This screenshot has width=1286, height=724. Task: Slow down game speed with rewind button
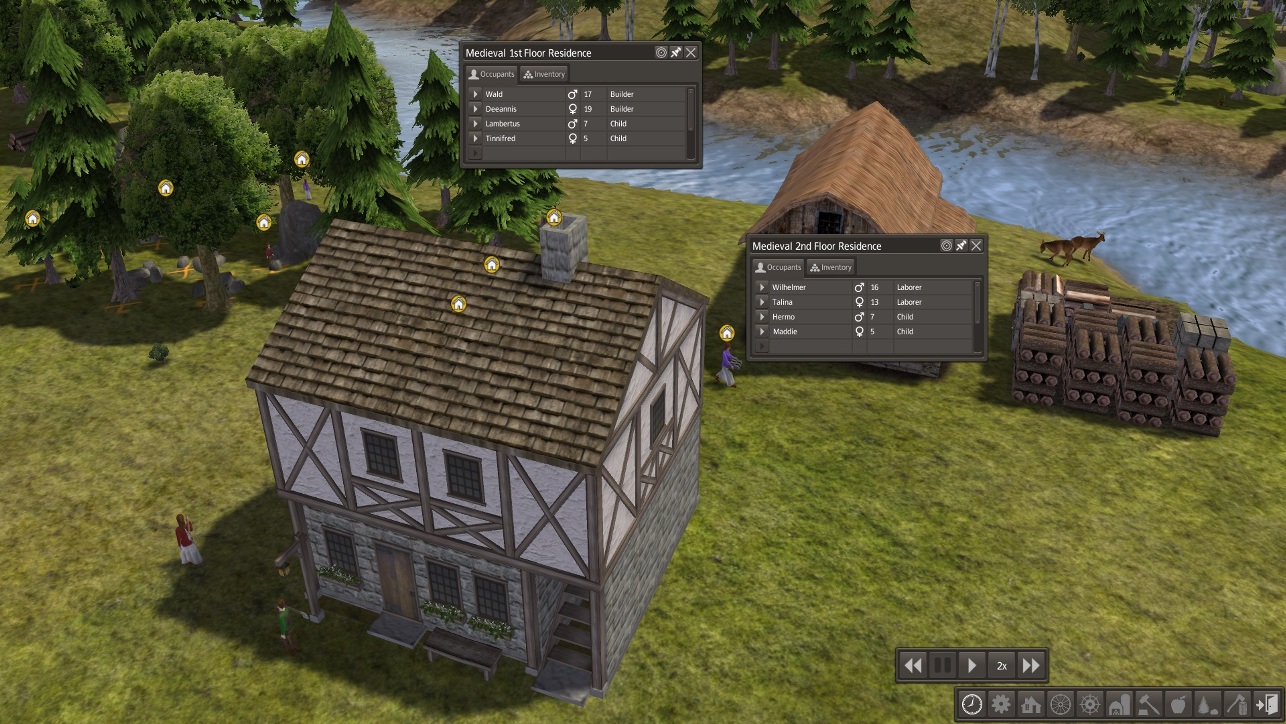[x=912, y=665]
